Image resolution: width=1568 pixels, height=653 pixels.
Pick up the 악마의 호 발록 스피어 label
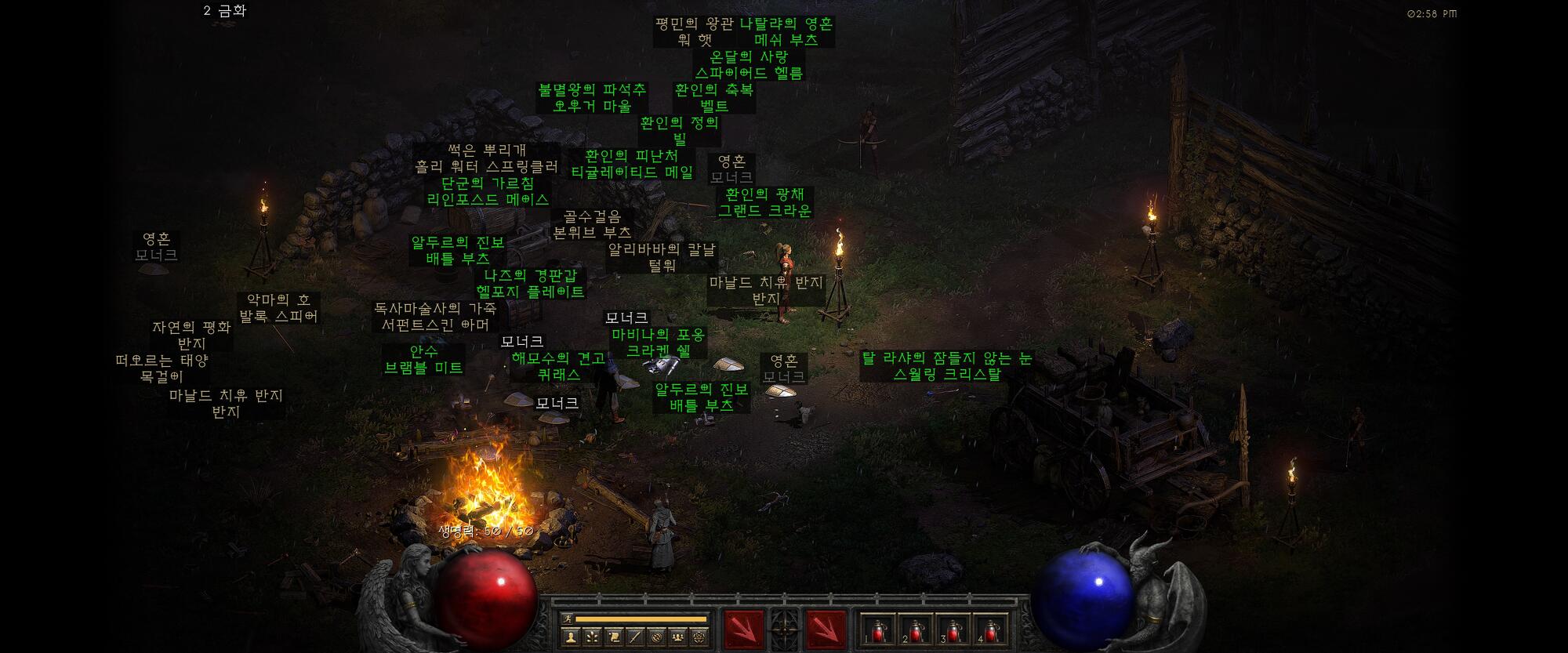pos(278,308)
